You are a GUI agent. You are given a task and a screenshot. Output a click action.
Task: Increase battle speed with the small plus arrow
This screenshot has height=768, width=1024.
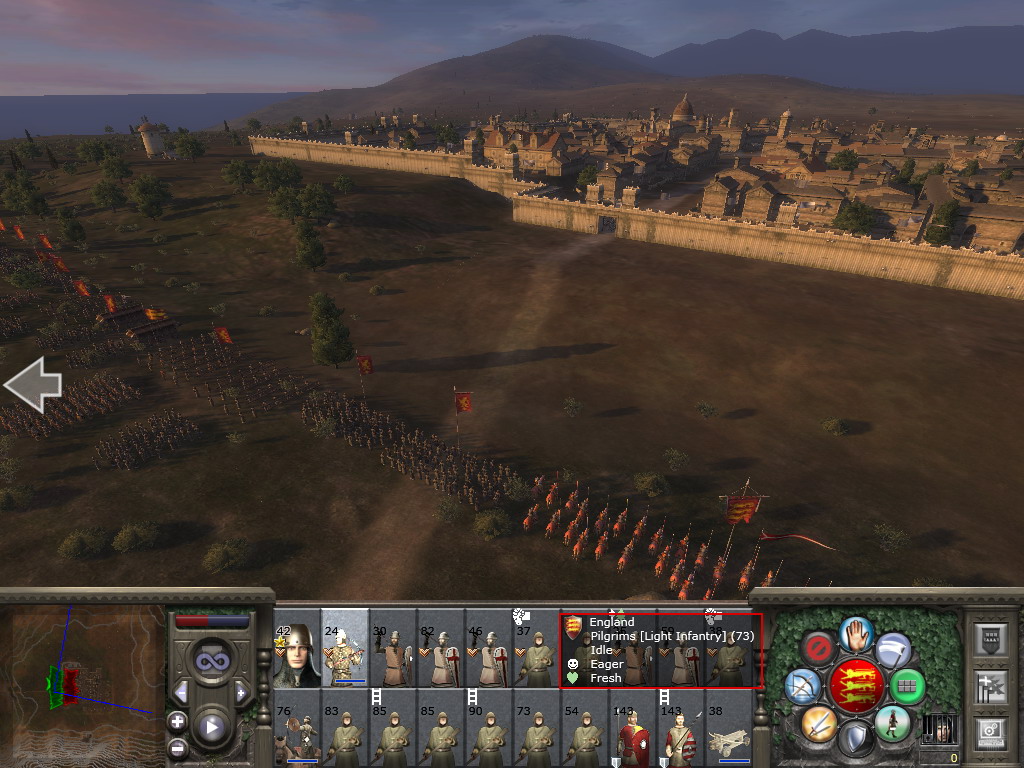point(241,692)
